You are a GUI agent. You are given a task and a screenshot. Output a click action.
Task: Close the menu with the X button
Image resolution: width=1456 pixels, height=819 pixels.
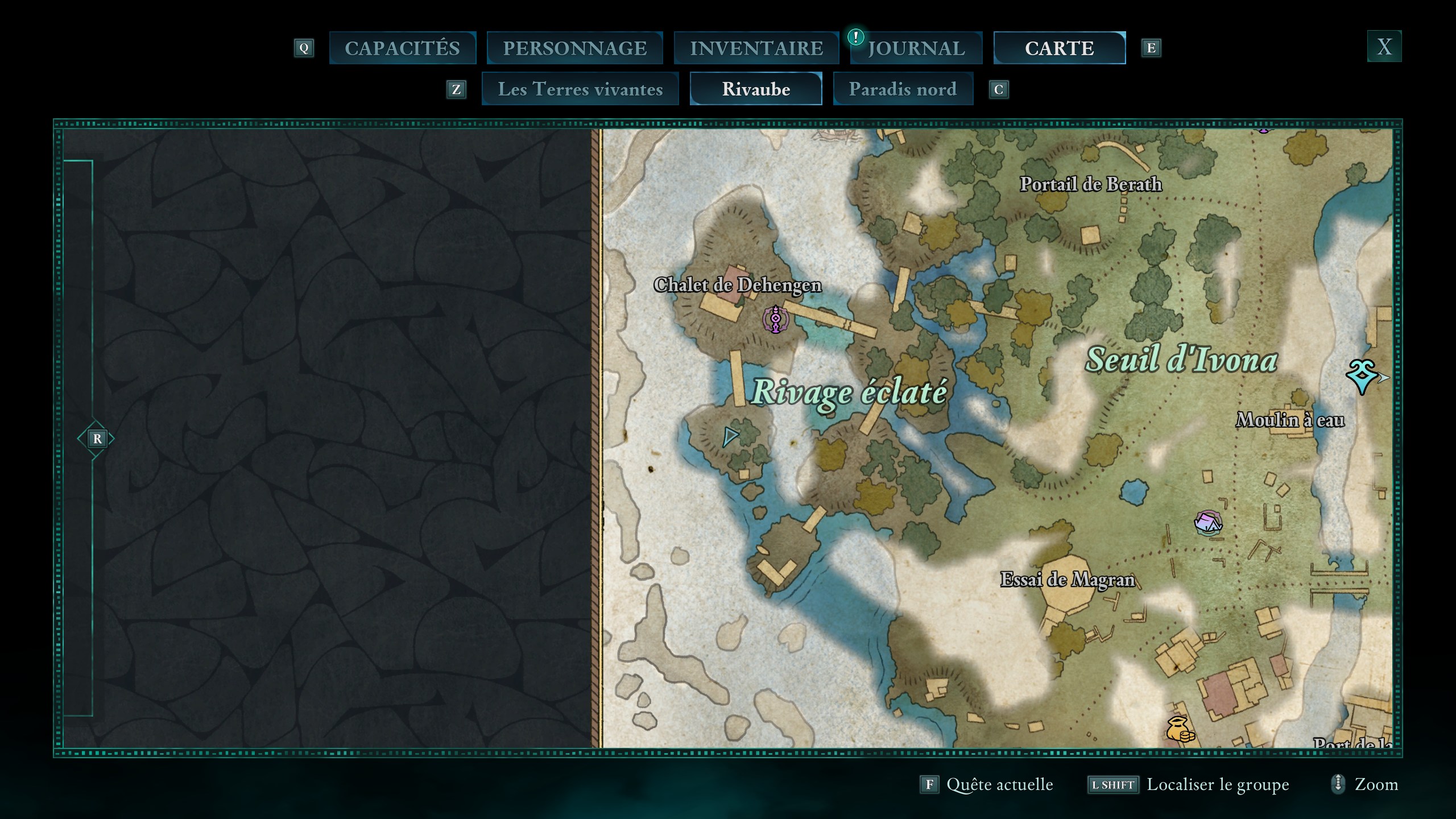click(1384, 46)
